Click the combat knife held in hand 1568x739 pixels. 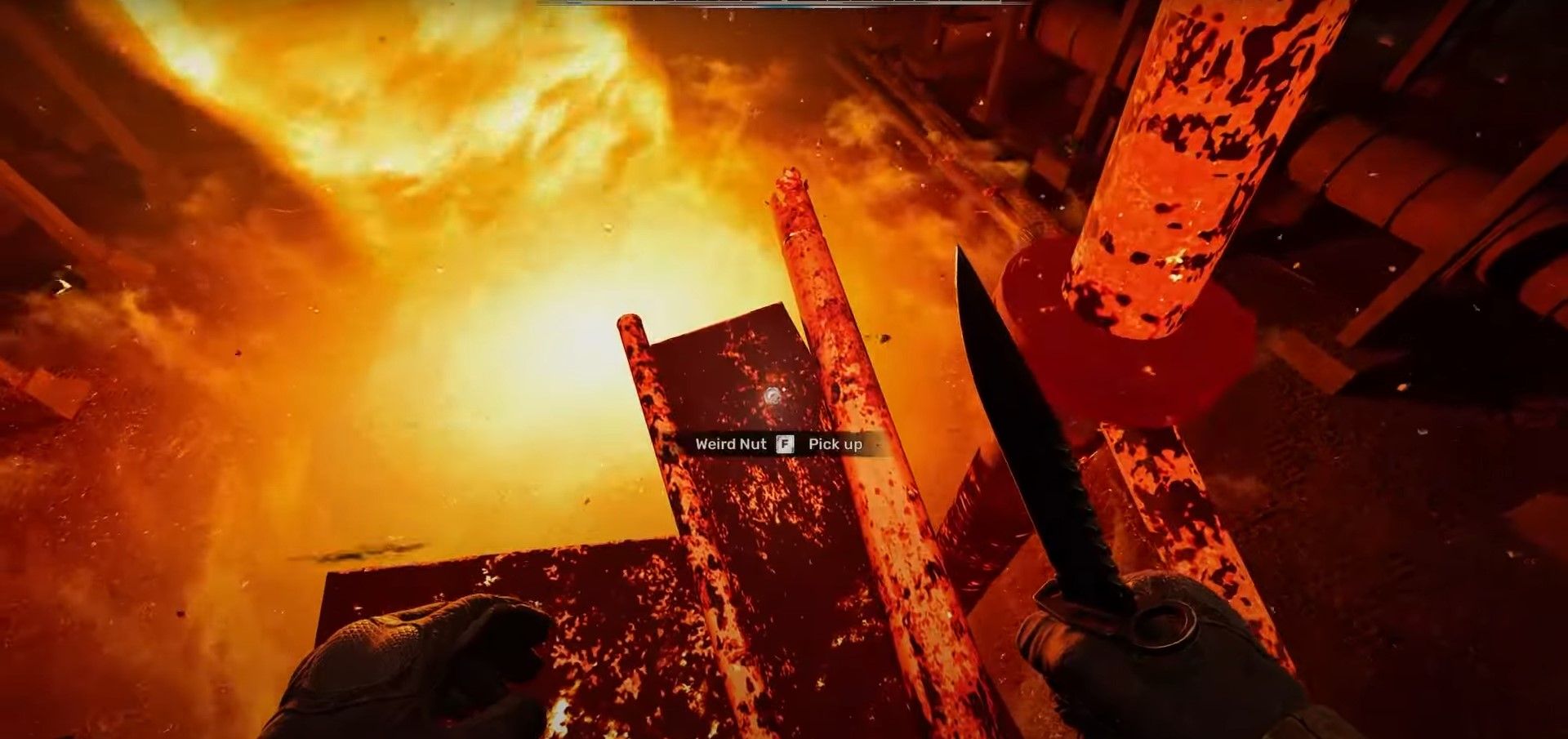pos(1029,449)
